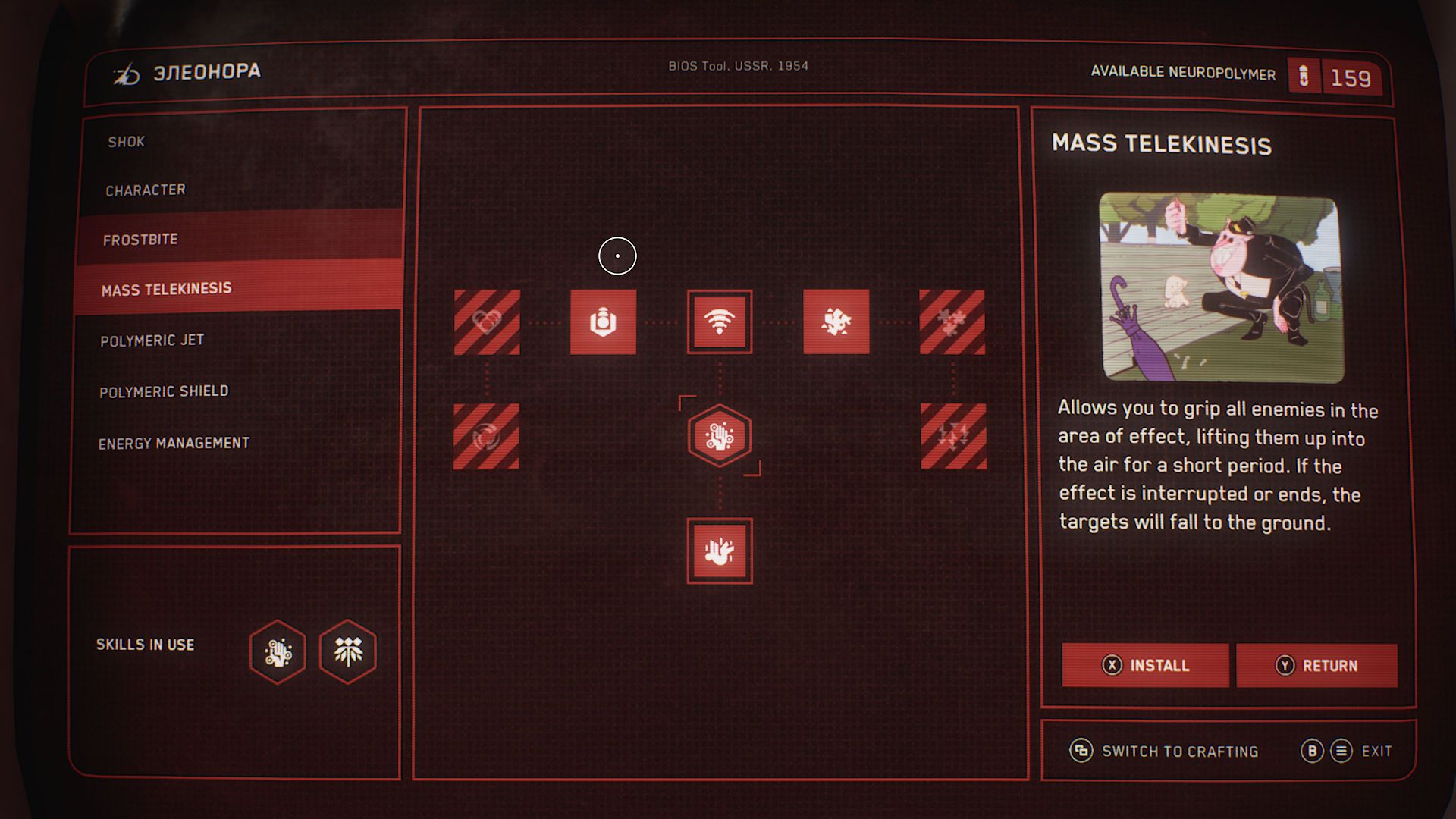
Task: Pick the locked heart skill node
Action: tap(487, 322)
